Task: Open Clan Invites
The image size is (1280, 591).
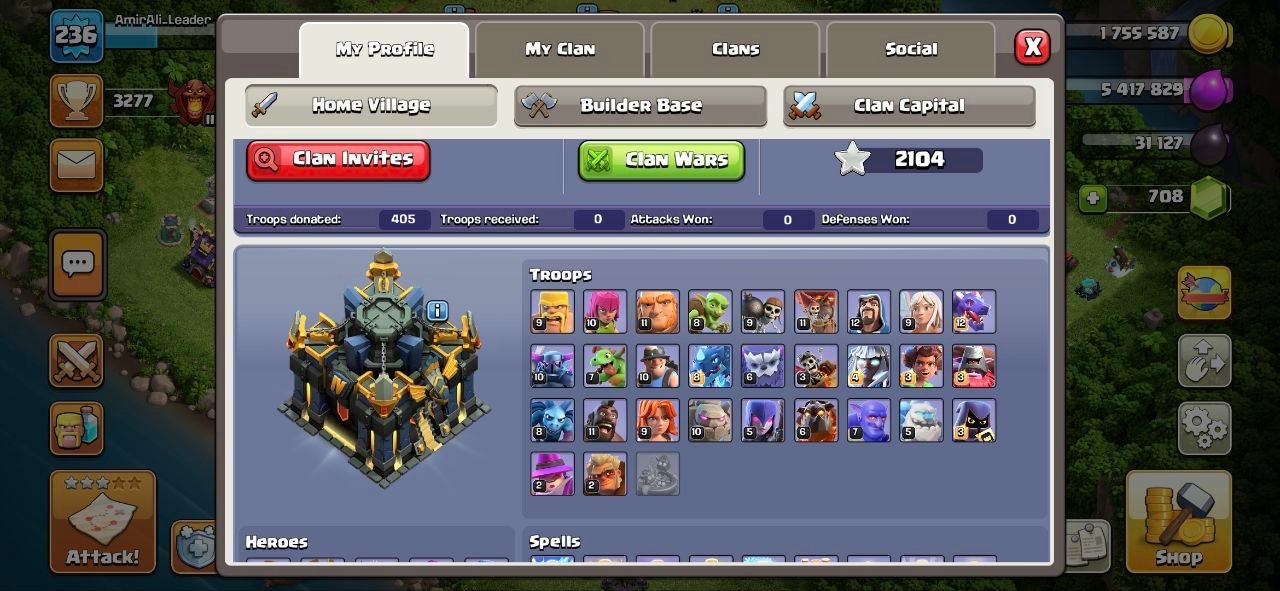Action: (x=338, y=160)
